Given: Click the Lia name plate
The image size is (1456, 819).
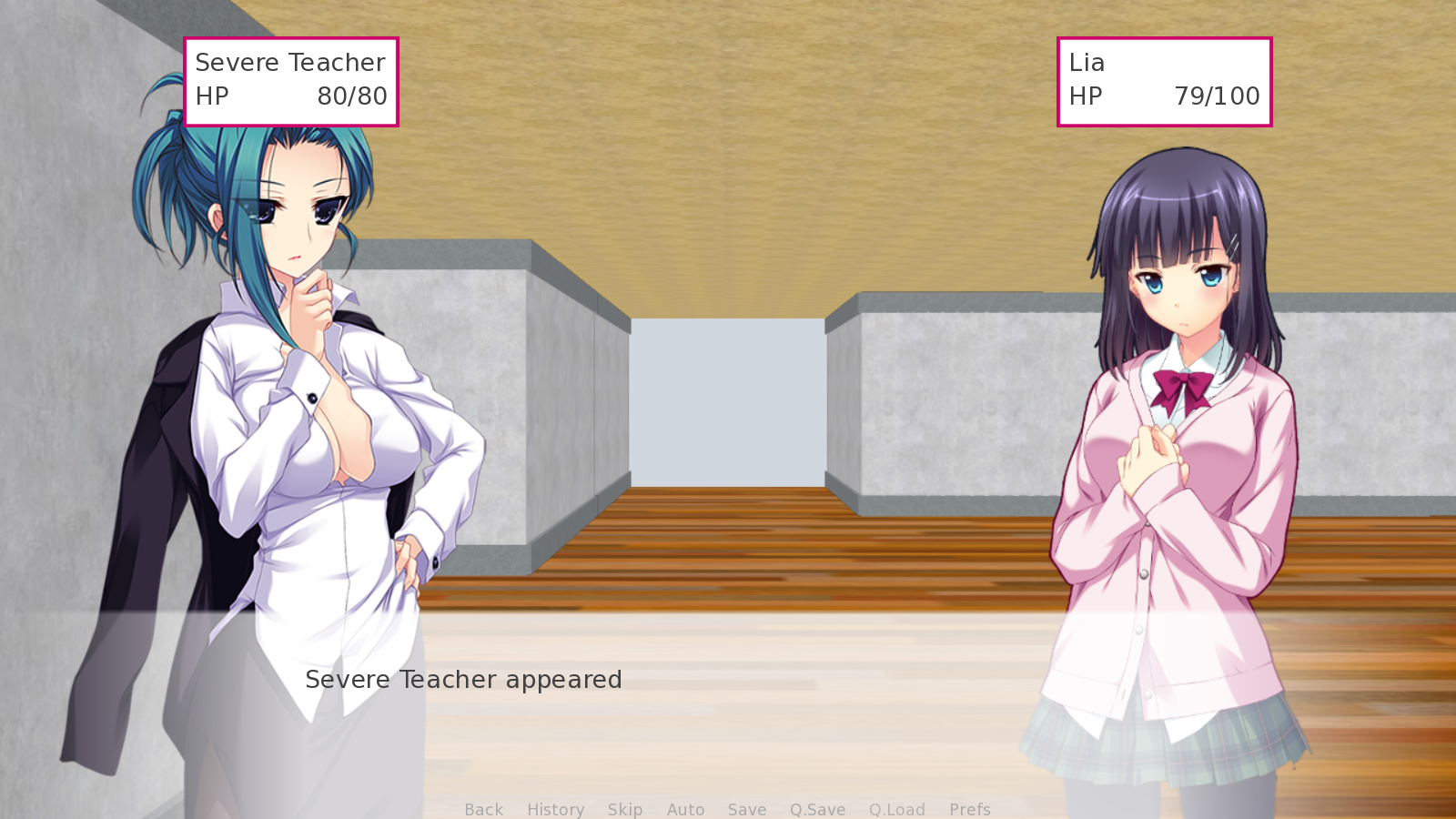Looking at the screenshot, I should tap(1087, 62).
